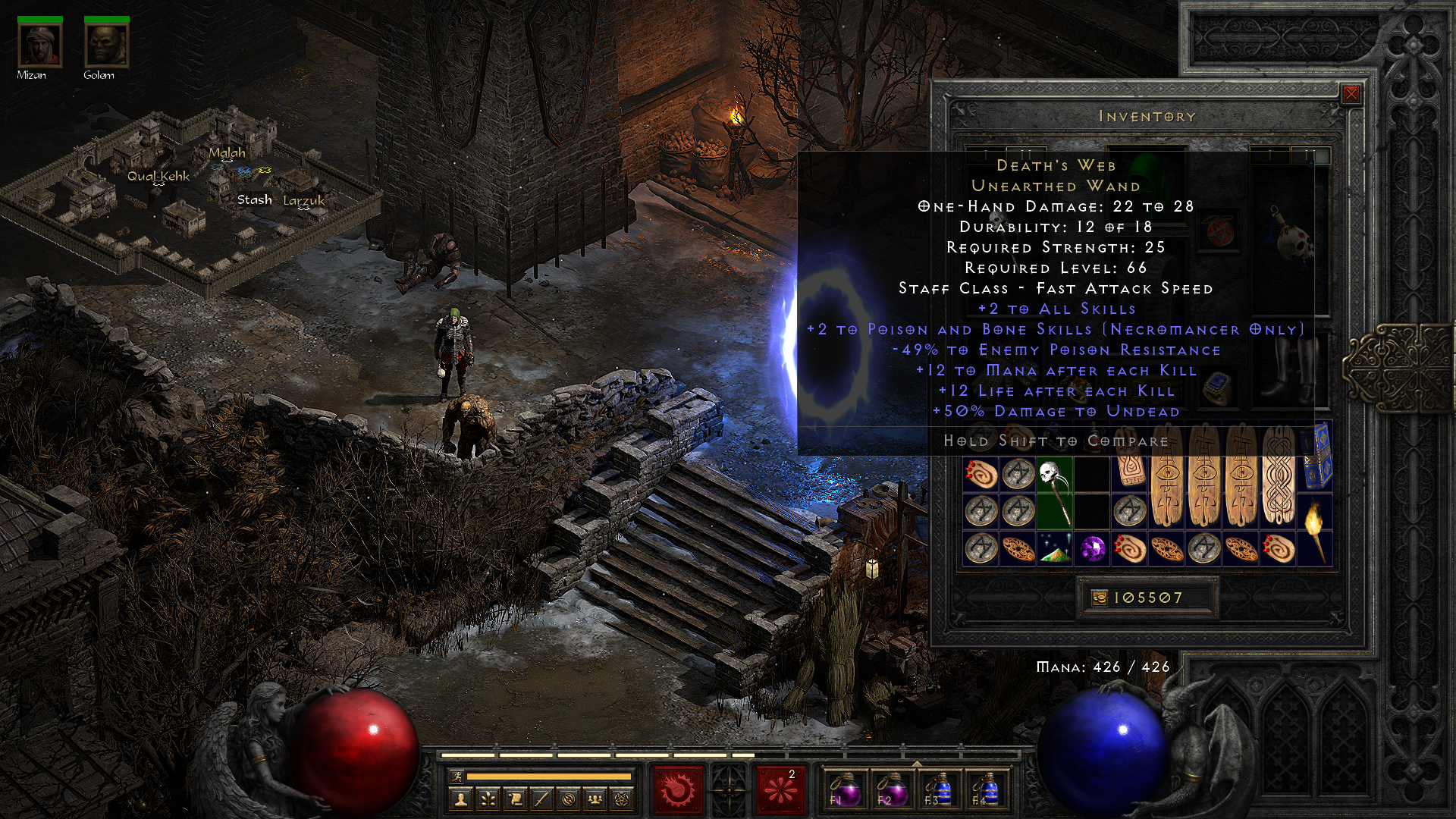The height and width of the screenshot is (819, 1456).
Task: Click the gold coin button
Action: click(1100, 598)
